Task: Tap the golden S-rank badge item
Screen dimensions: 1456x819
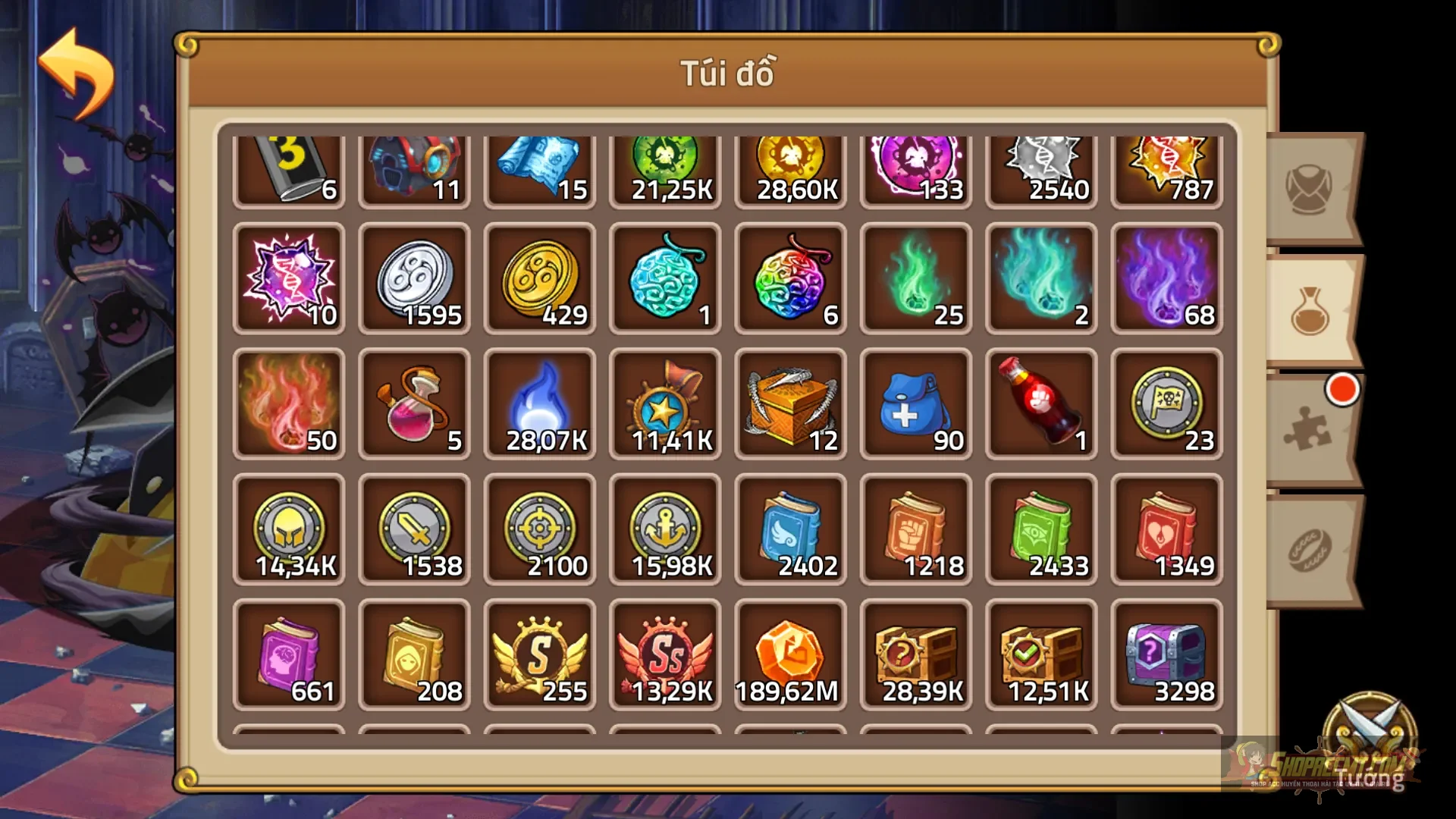Action: pos(540,654)
